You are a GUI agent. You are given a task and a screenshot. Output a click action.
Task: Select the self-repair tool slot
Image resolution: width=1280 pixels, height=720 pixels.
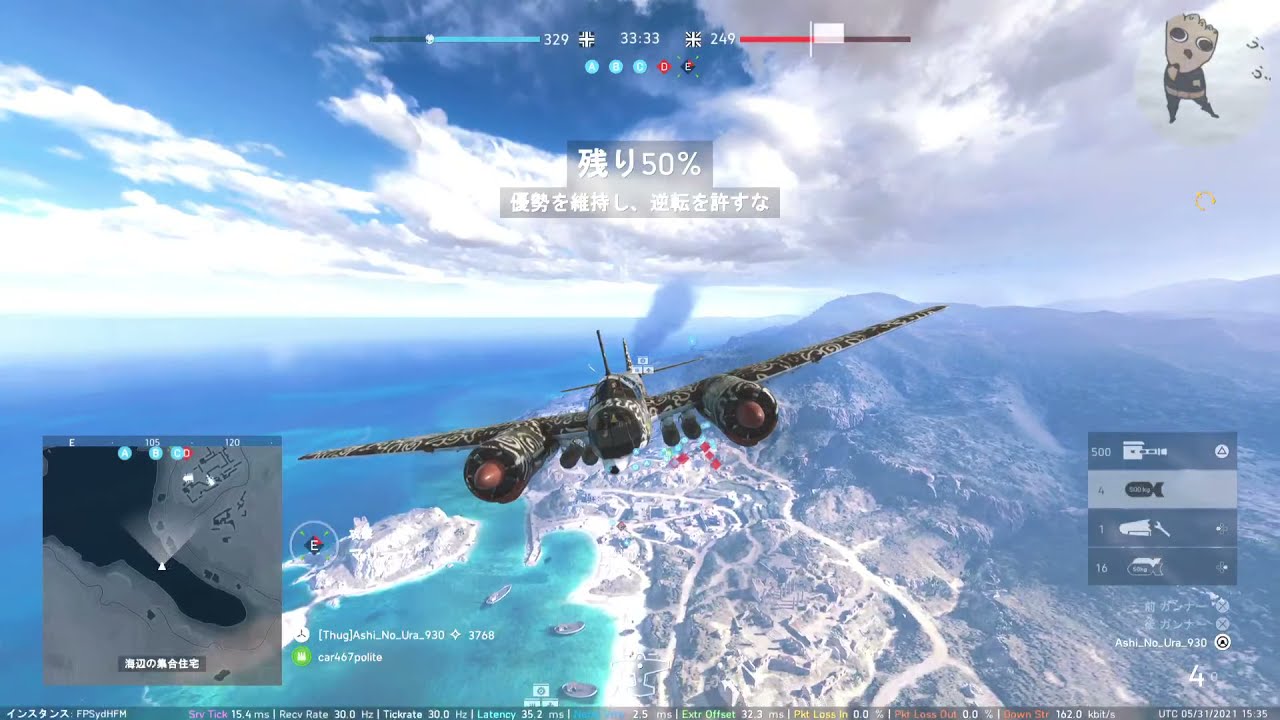click(1160, 527)
